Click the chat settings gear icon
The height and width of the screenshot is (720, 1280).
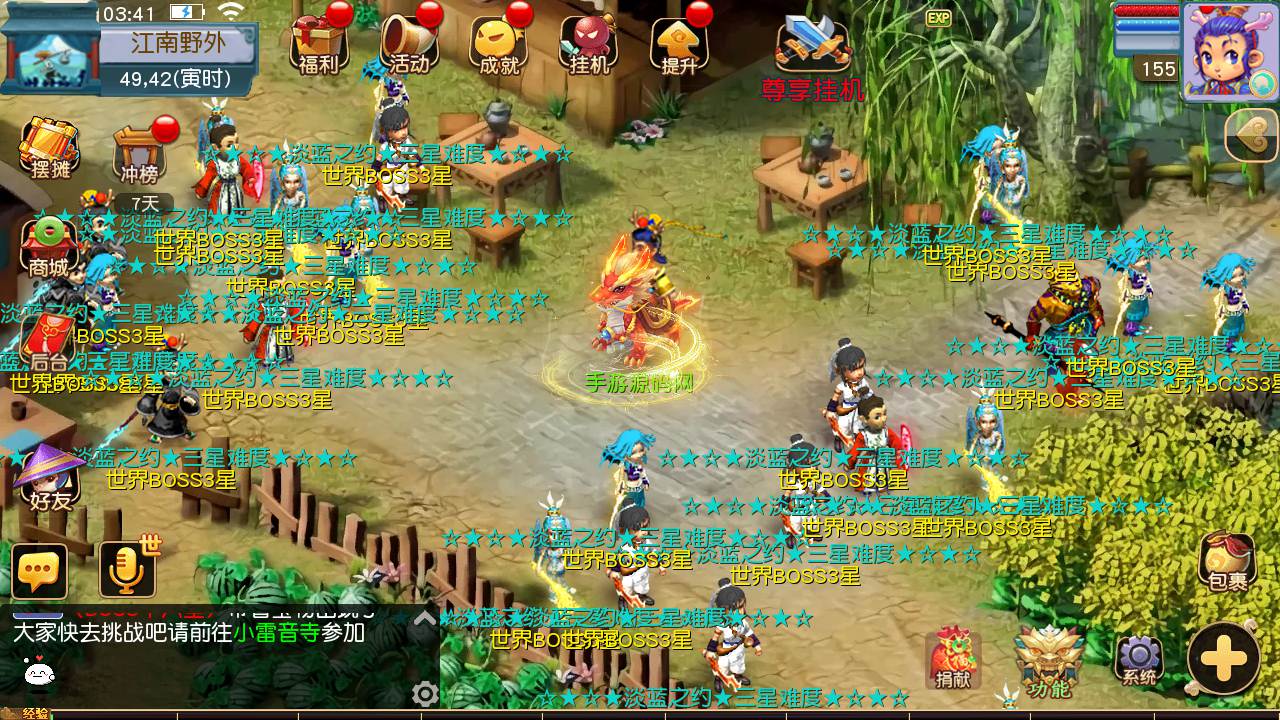point(425,693)
